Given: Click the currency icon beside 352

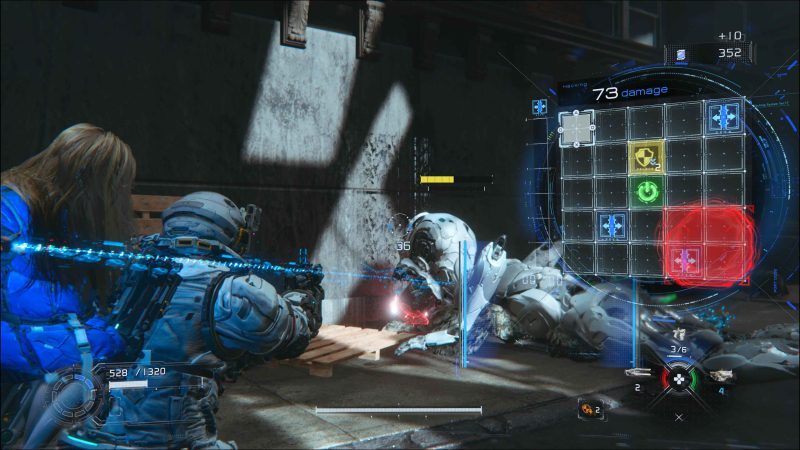Looking at the screenshot, I should (x=682, y=54).
